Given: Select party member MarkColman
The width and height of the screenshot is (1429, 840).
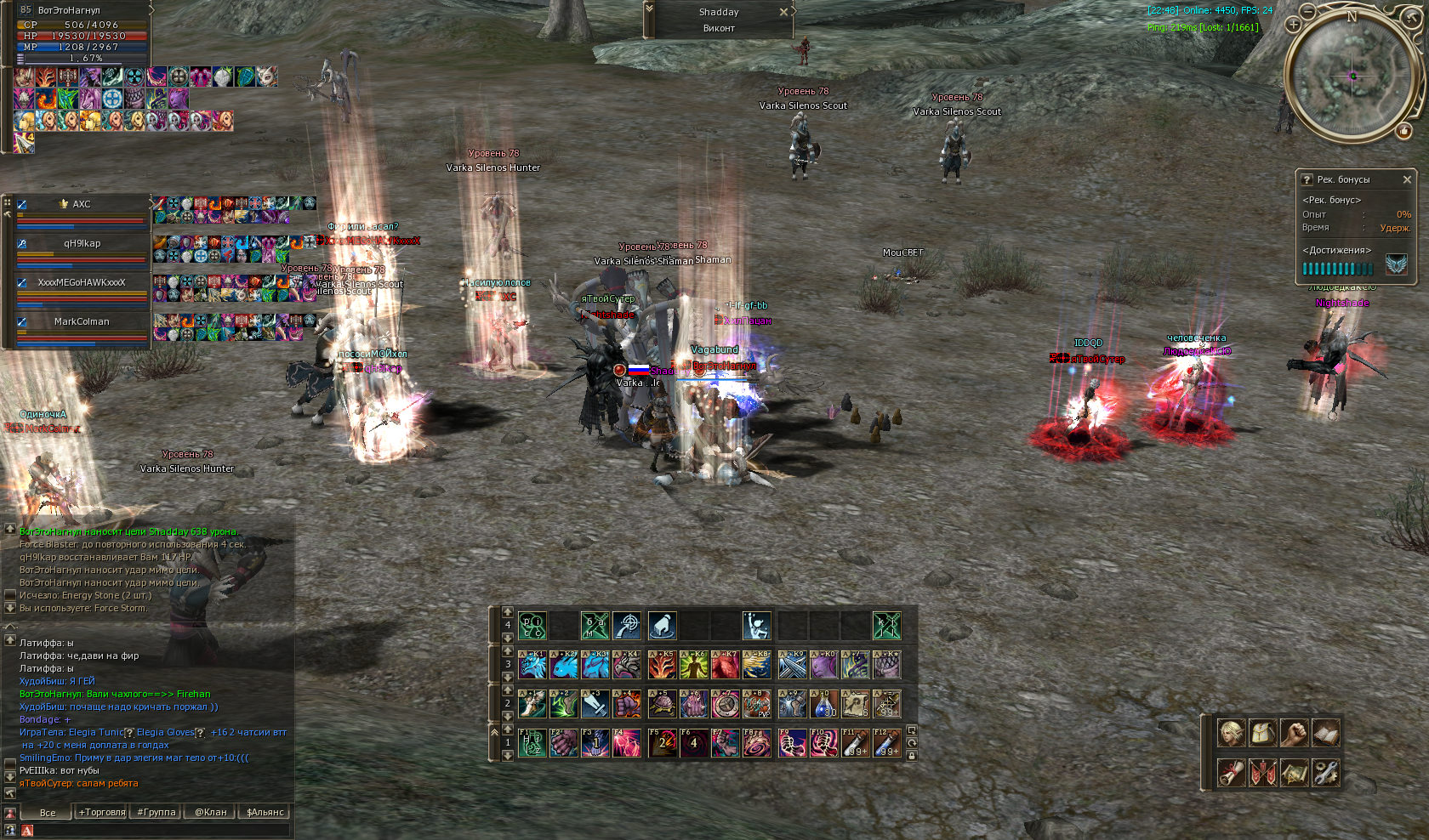Looking at the screenshot, I should click(x=82, y=322).
